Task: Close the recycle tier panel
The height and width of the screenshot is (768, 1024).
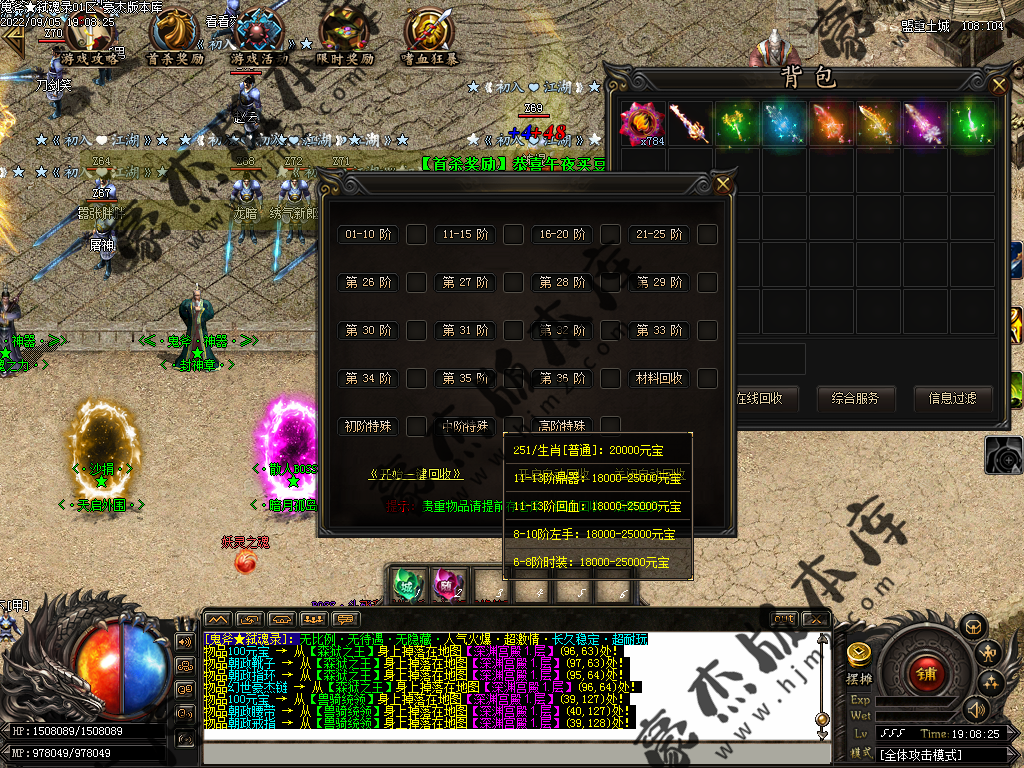Action: point(724,184)
